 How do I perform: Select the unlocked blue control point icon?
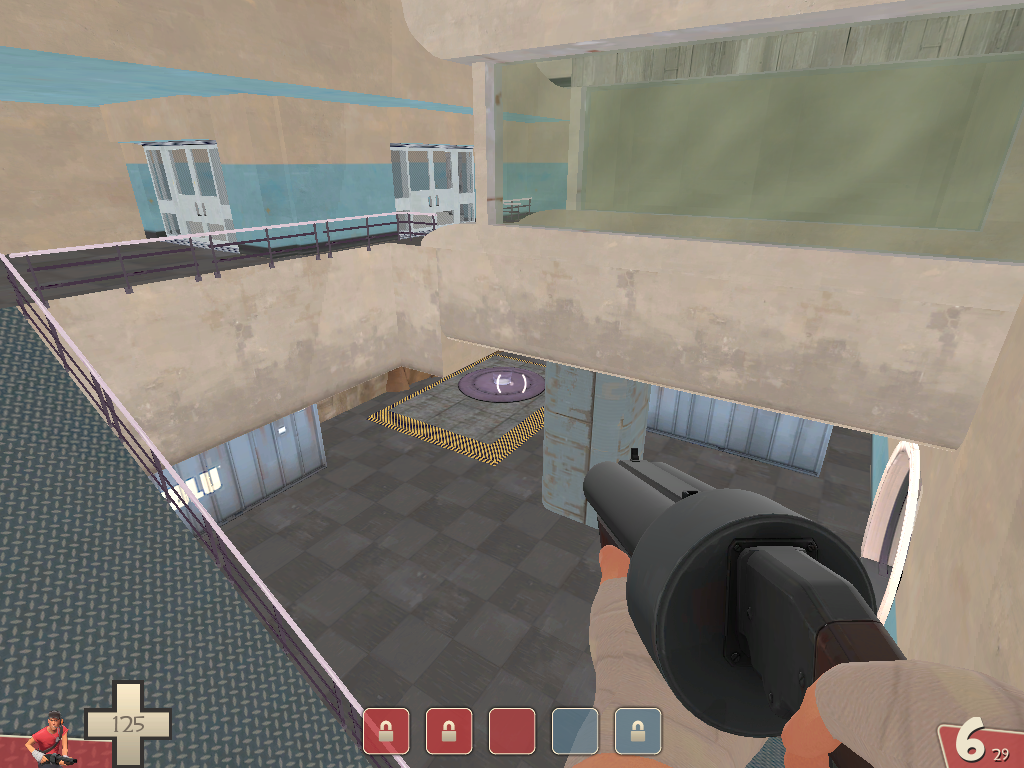coord(575,731)
